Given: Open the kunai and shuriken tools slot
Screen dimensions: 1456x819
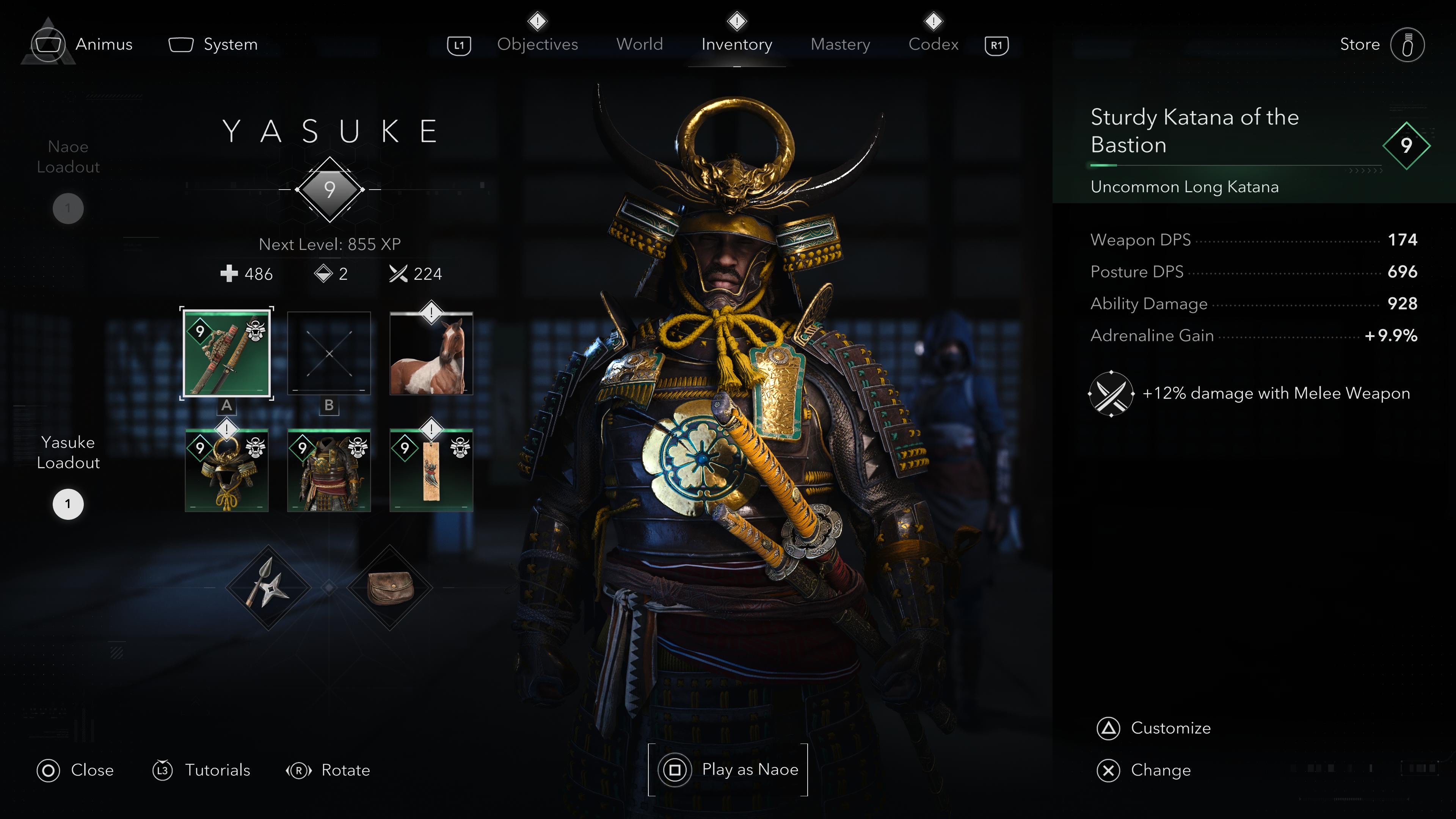Looking at the screenshot, I should [x=268, y=588].
